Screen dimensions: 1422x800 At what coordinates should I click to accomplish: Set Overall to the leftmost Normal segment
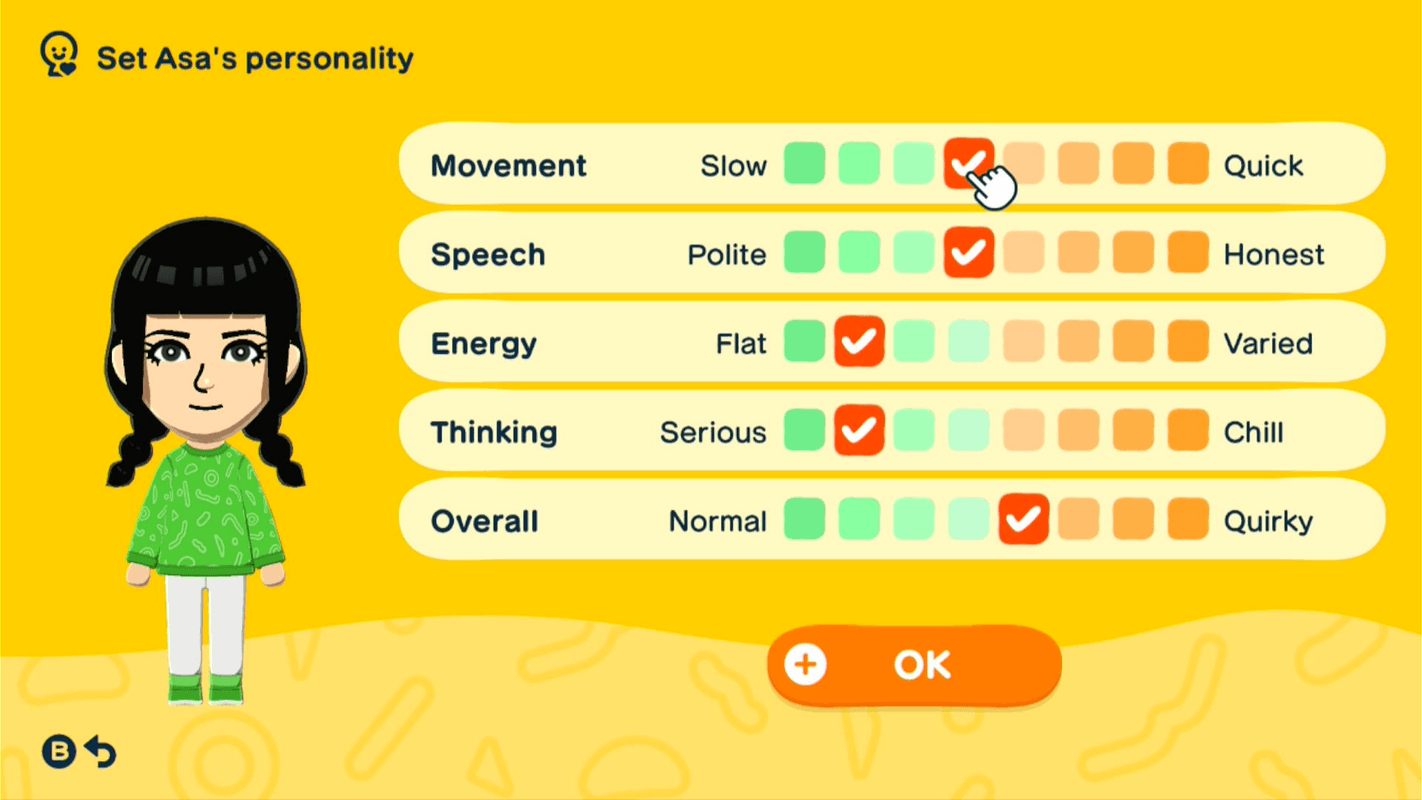(x=805, y=520)
